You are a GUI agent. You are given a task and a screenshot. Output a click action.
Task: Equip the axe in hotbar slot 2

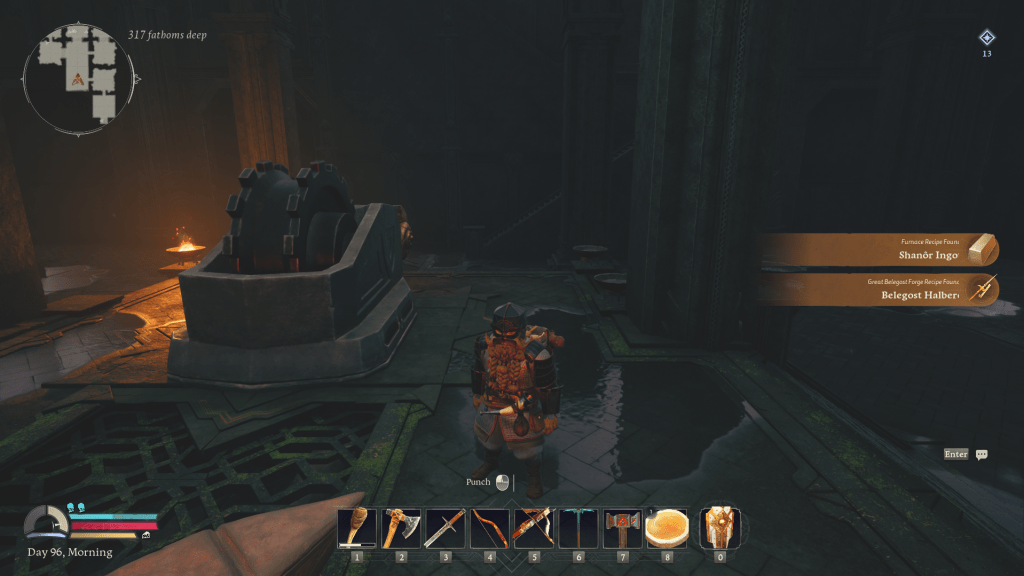click(401, 527)
